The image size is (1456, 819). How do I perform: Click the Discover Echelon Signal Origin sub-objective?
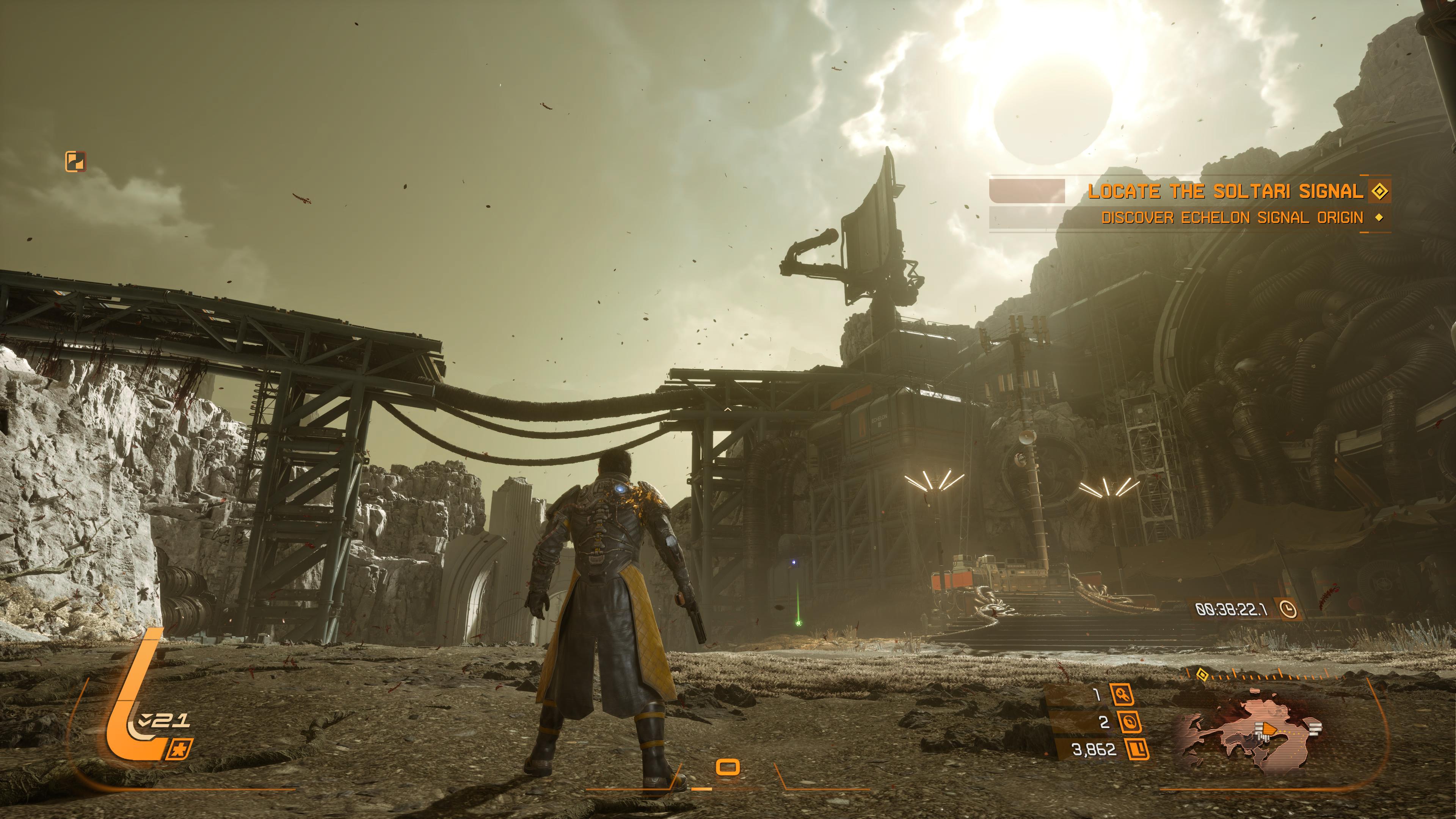[x=1232, y=218]
